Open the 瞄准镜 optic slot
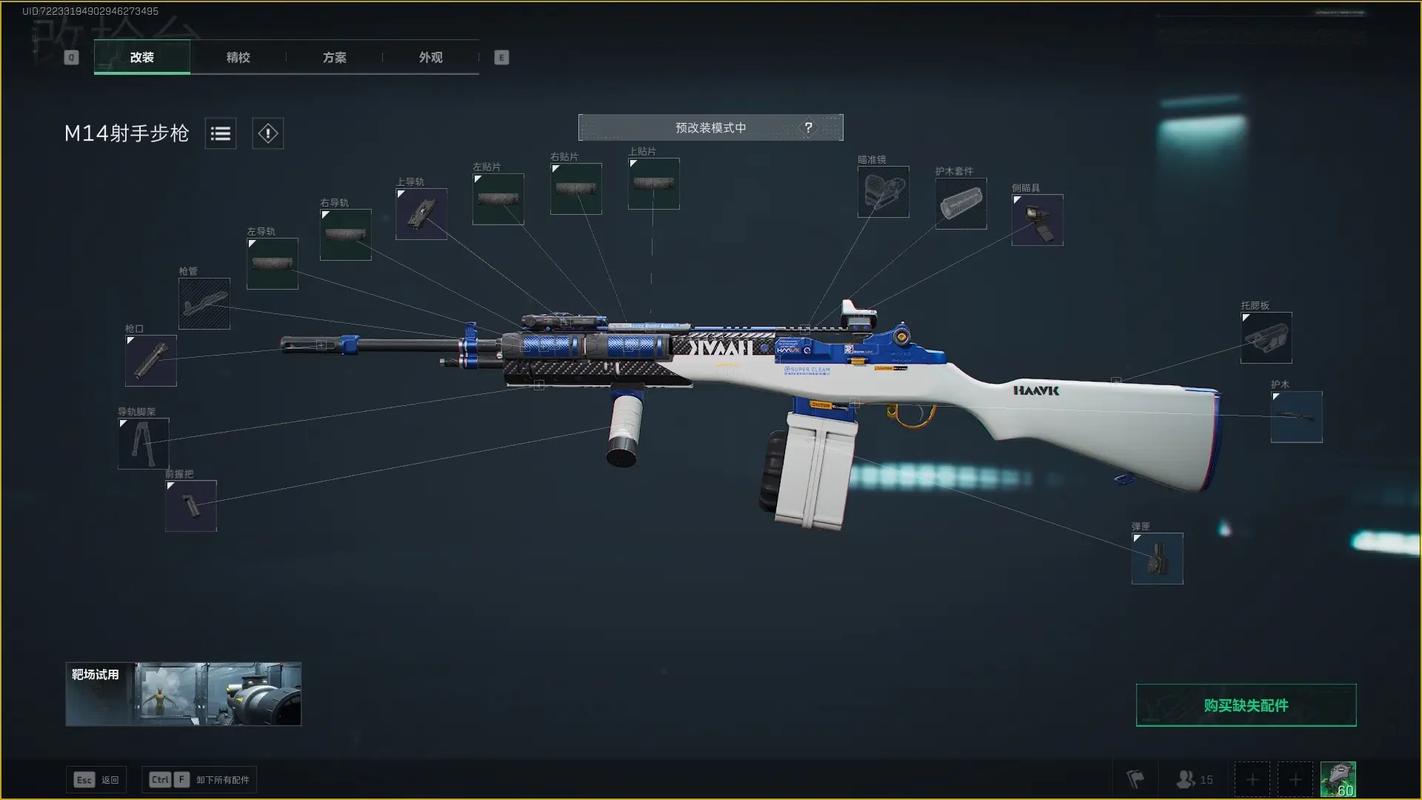This screenshot has width=1422, height=800. click(883, 192)
